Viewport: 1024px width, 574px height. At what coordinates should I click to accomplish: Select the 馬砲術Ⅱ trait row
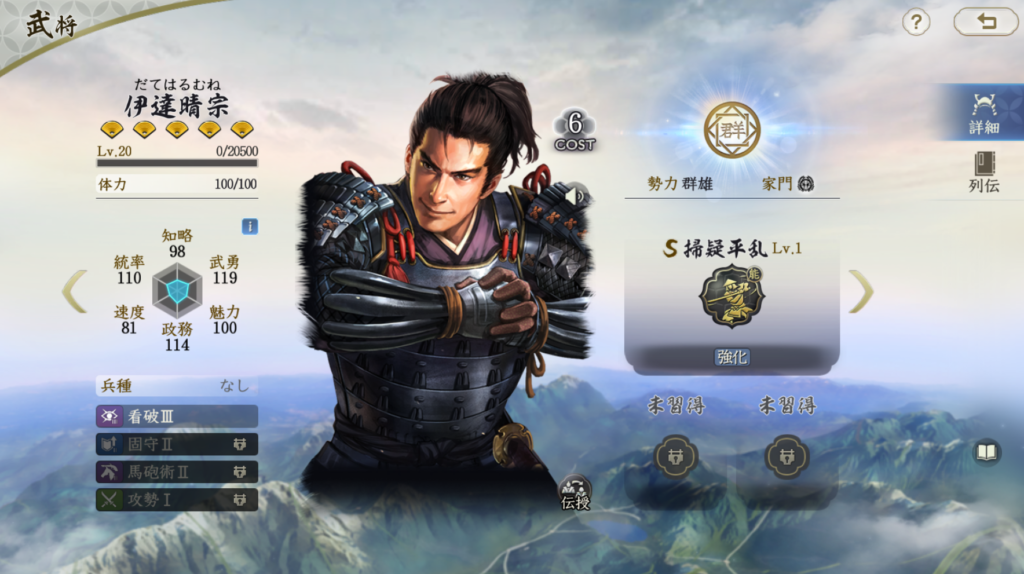pyautogui.click(x=177, y=472)
